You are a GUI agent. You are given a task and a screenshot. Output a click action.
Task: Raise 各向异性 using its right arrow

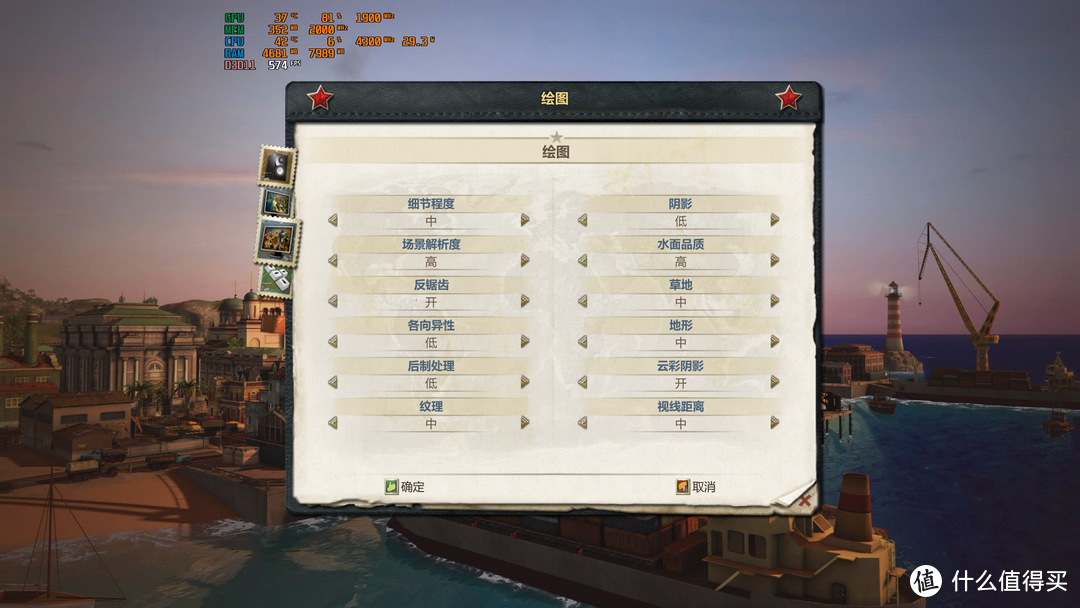click(x=525, y=342)
